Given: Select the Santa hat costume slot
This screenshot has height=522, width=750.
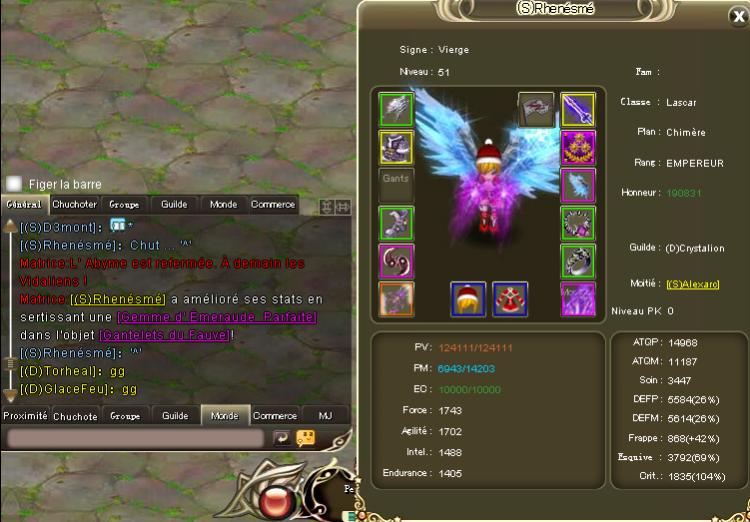Looking at the screenshot, I should click(x=468, y=298).
